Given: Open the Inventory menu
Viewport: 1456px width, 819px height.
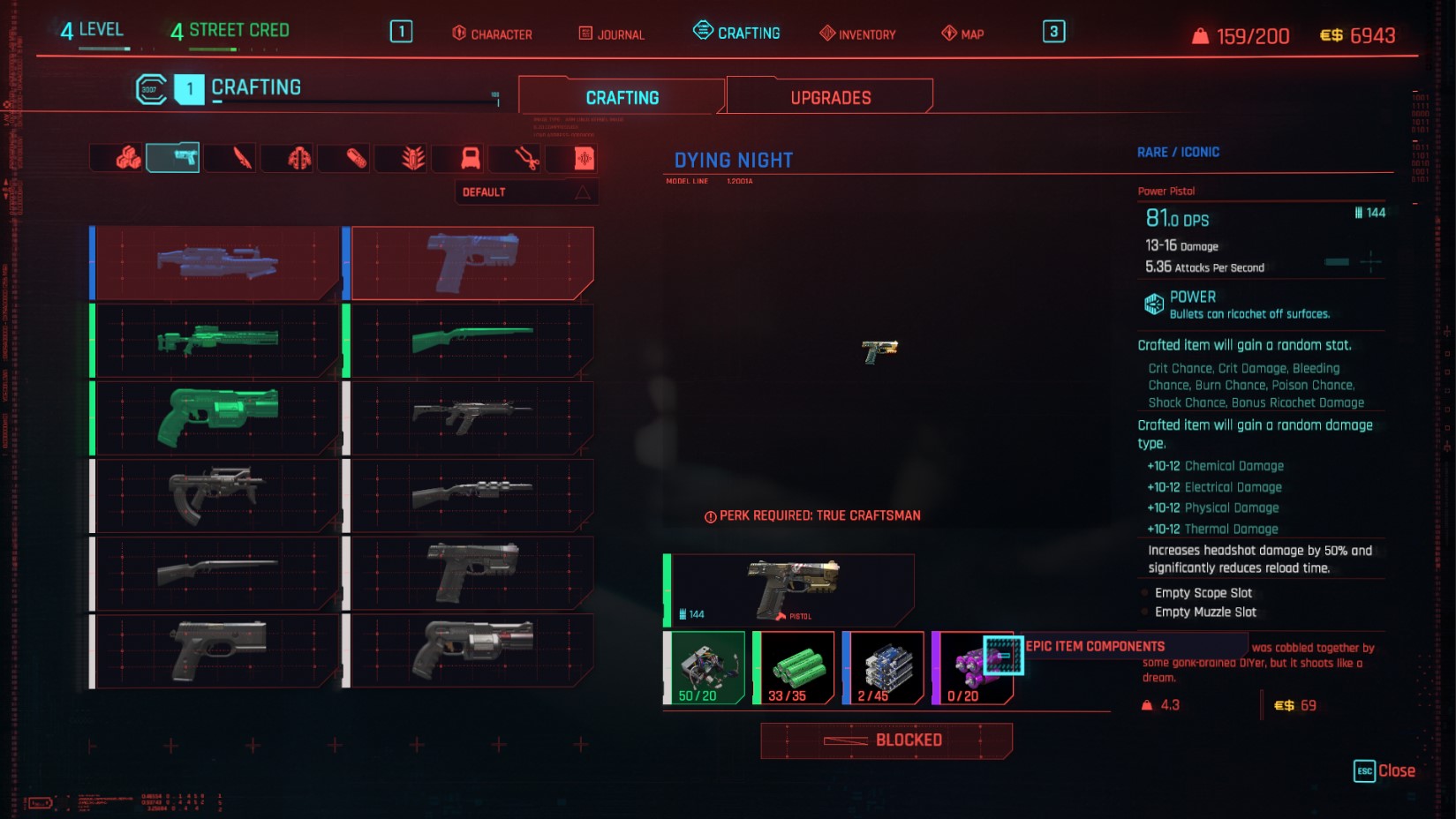Looking at the screenshot, I should [x=857, y=34].
